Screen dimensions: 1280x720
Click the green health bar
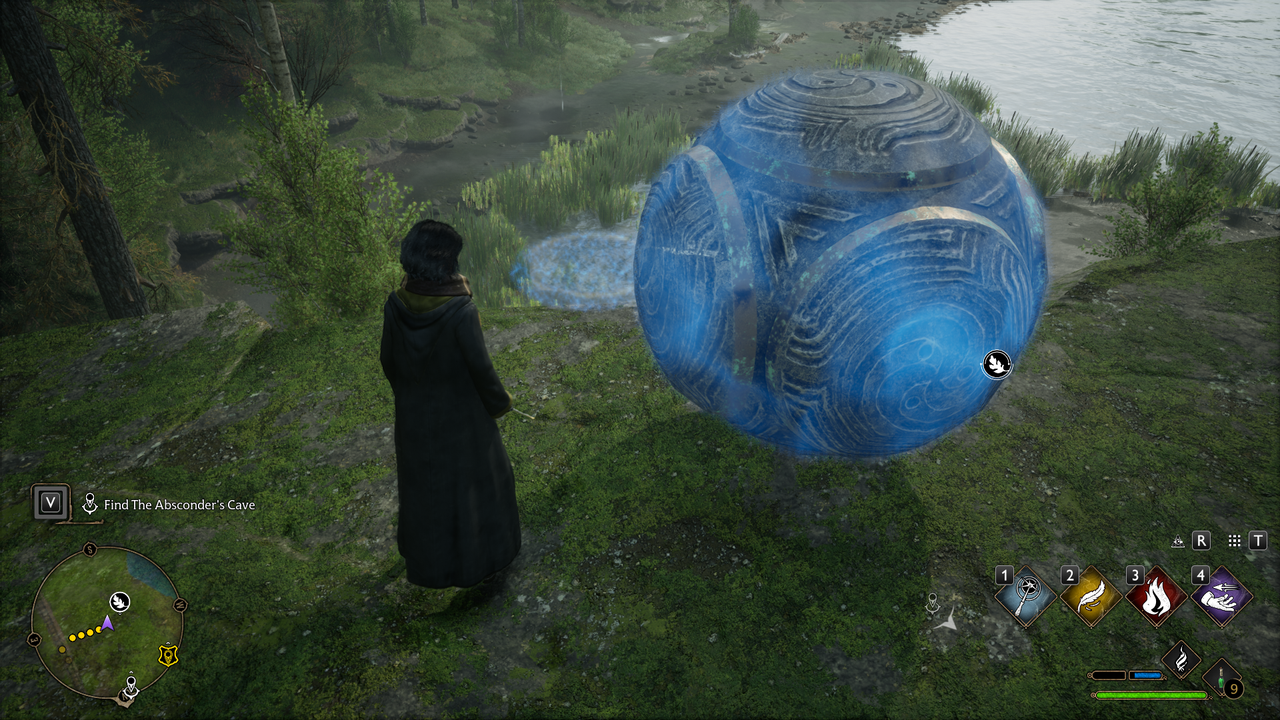[x=1150, y=695]
